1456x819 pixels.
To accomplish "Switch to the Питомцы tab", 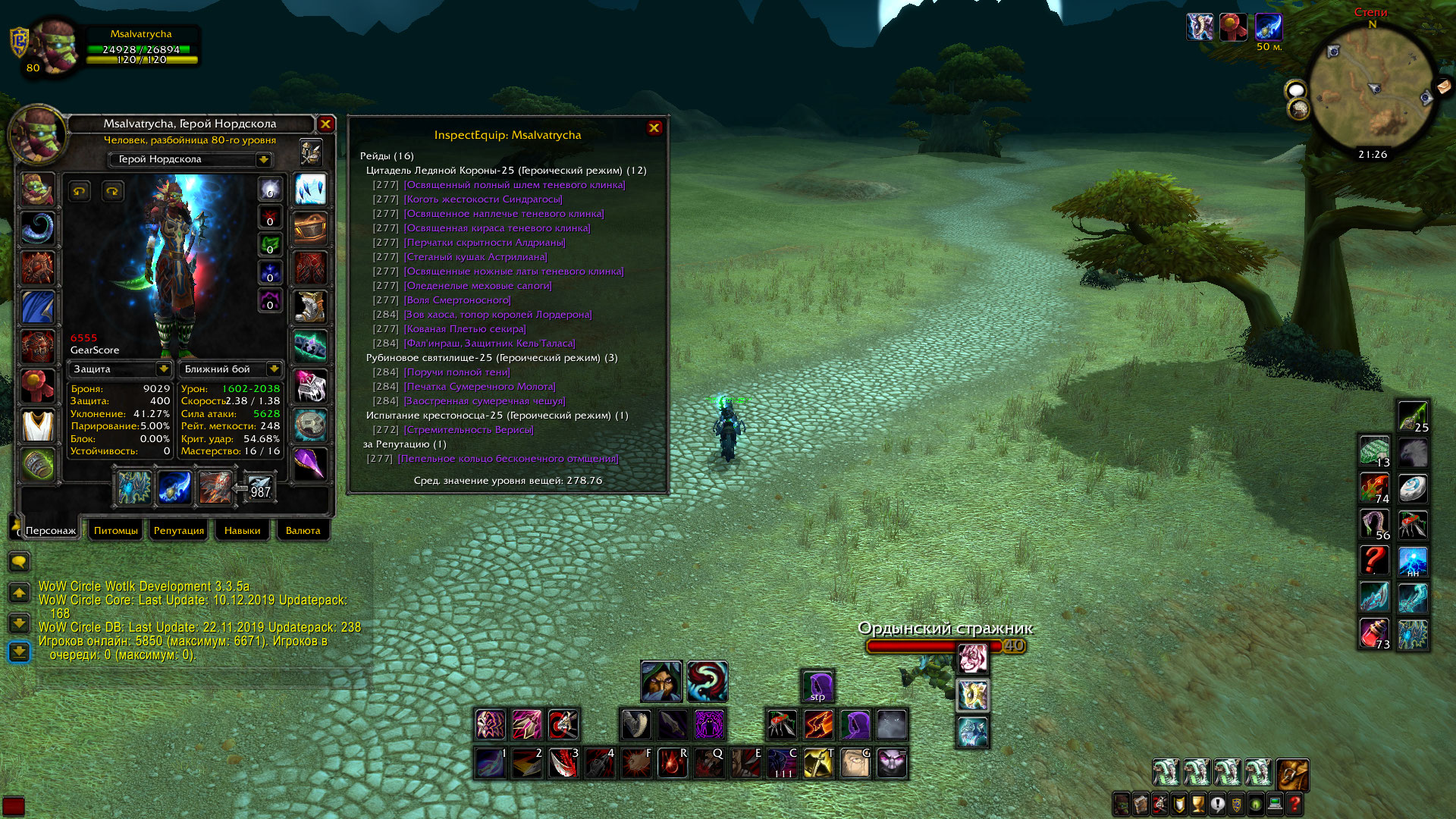I will [116, 530].
